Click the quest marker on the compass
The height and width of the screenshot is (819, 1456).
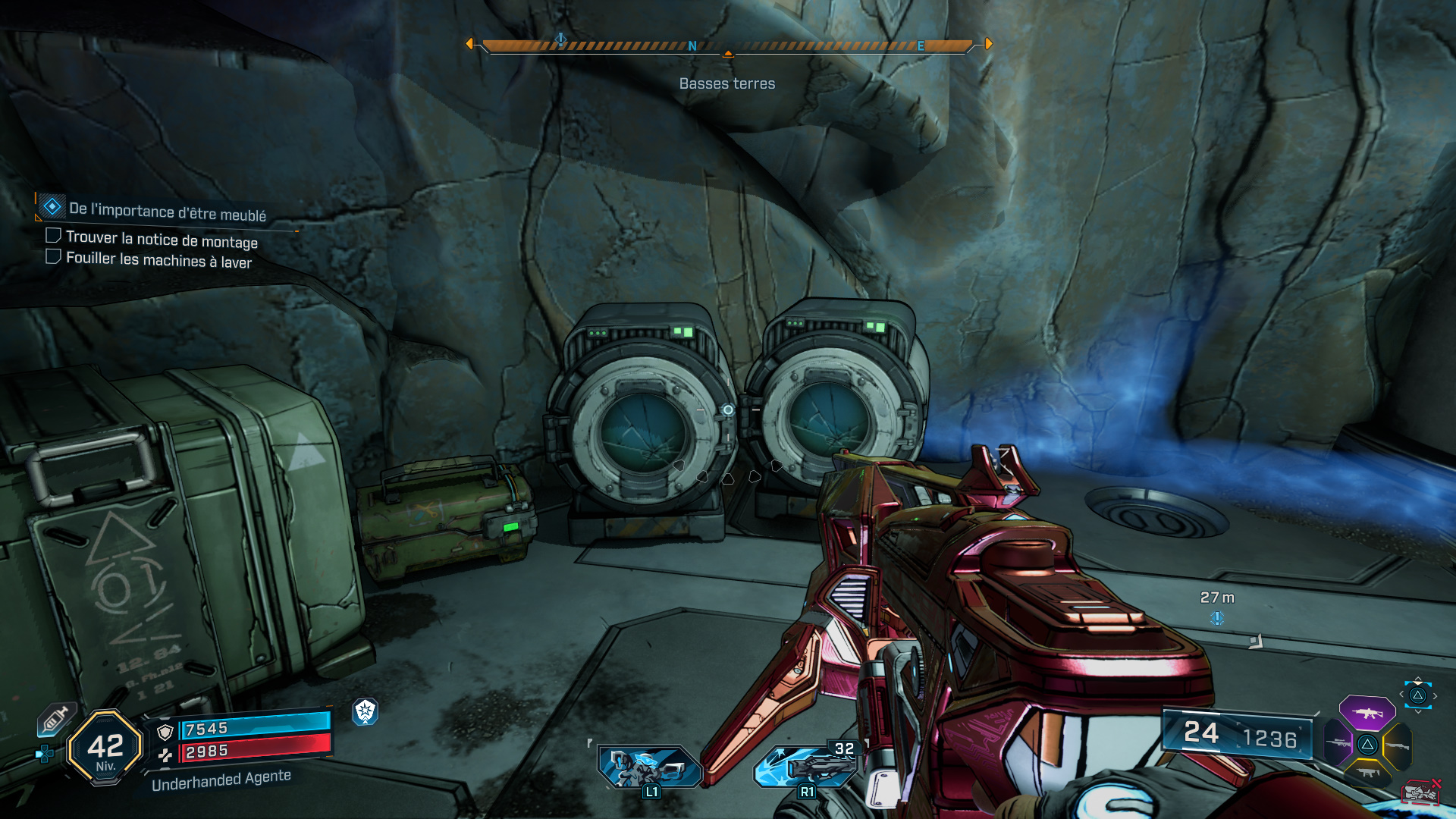560,39
